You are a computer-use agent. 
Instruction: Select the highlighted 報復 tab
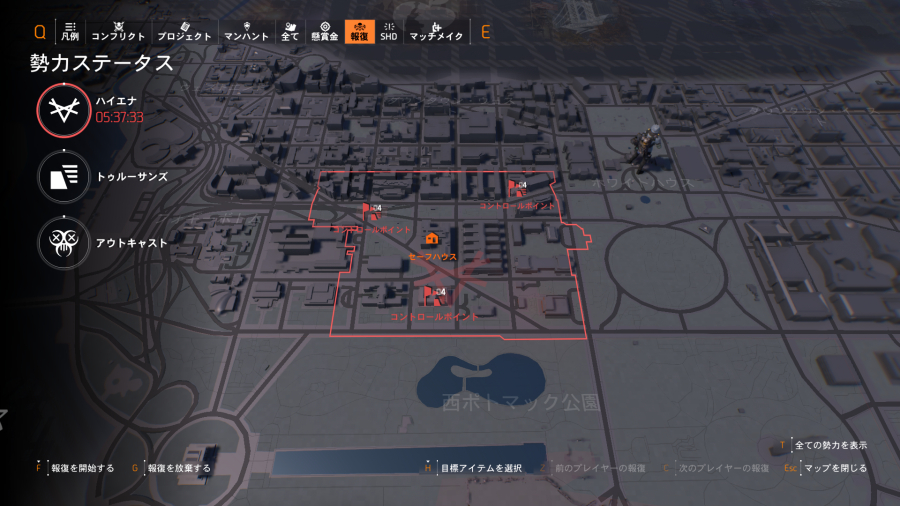tap(358, 31)
